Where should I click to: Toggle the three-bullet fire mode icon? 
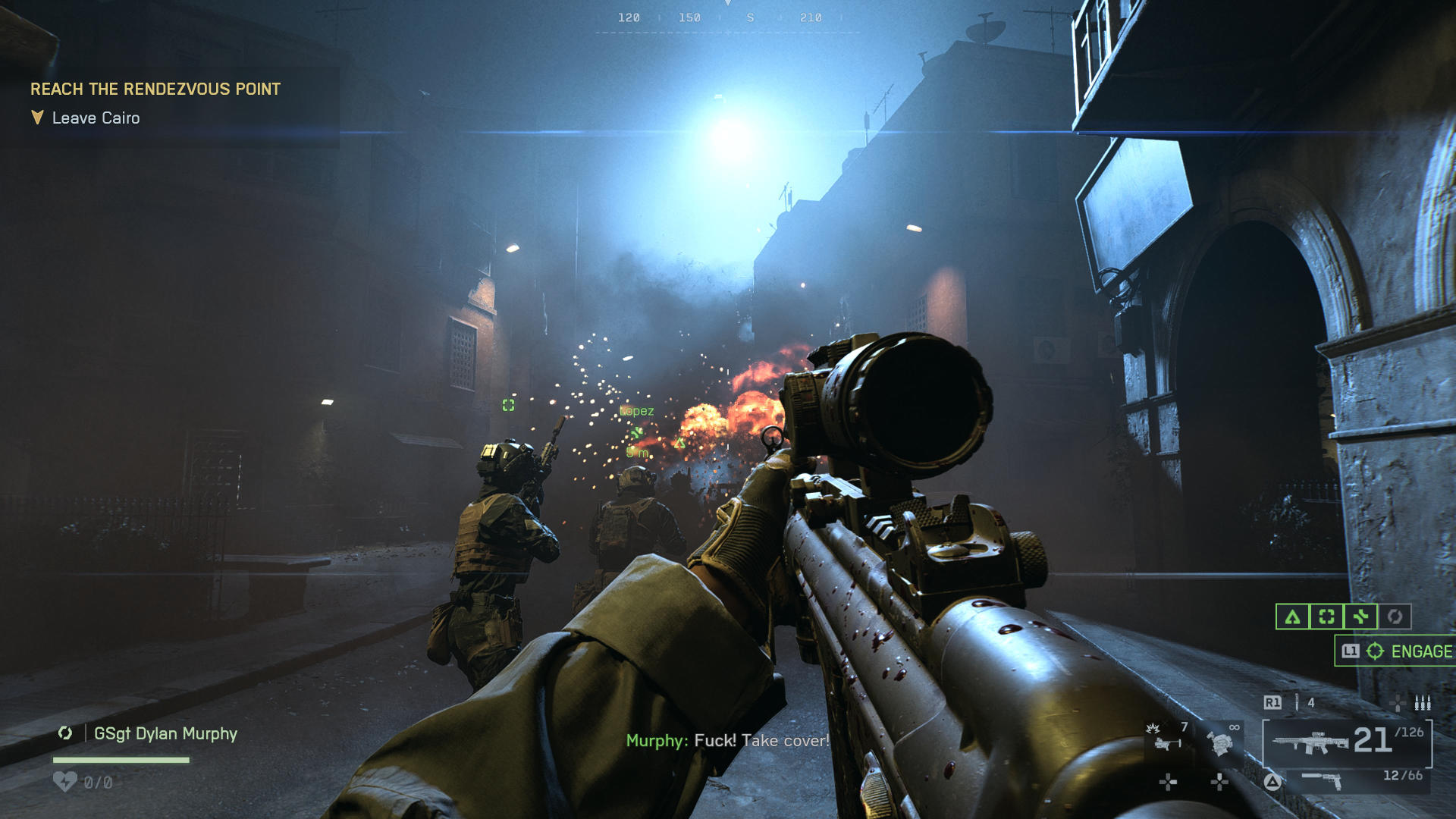1422,702
